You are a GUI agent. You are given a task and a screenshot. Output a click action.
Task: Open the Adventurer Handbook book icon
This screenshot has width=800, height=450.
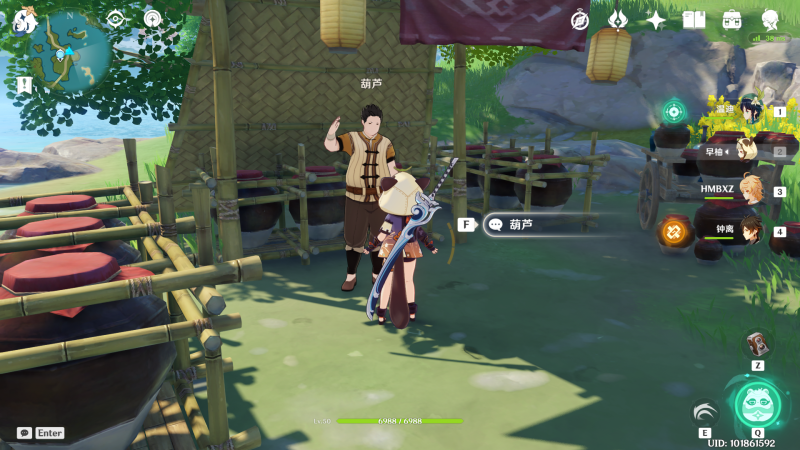coord(694,20)
